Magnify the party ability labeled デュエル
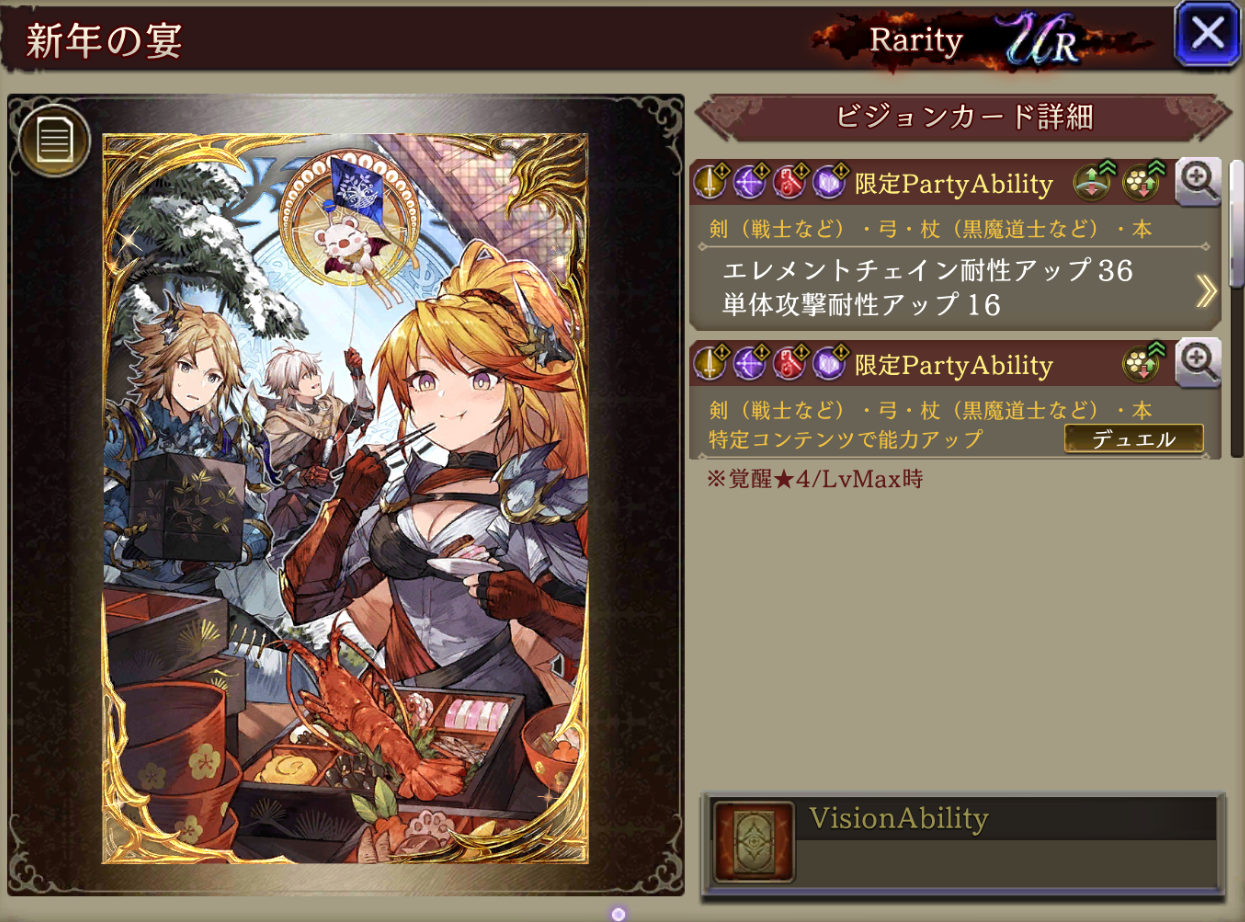 click(1197, 362)
